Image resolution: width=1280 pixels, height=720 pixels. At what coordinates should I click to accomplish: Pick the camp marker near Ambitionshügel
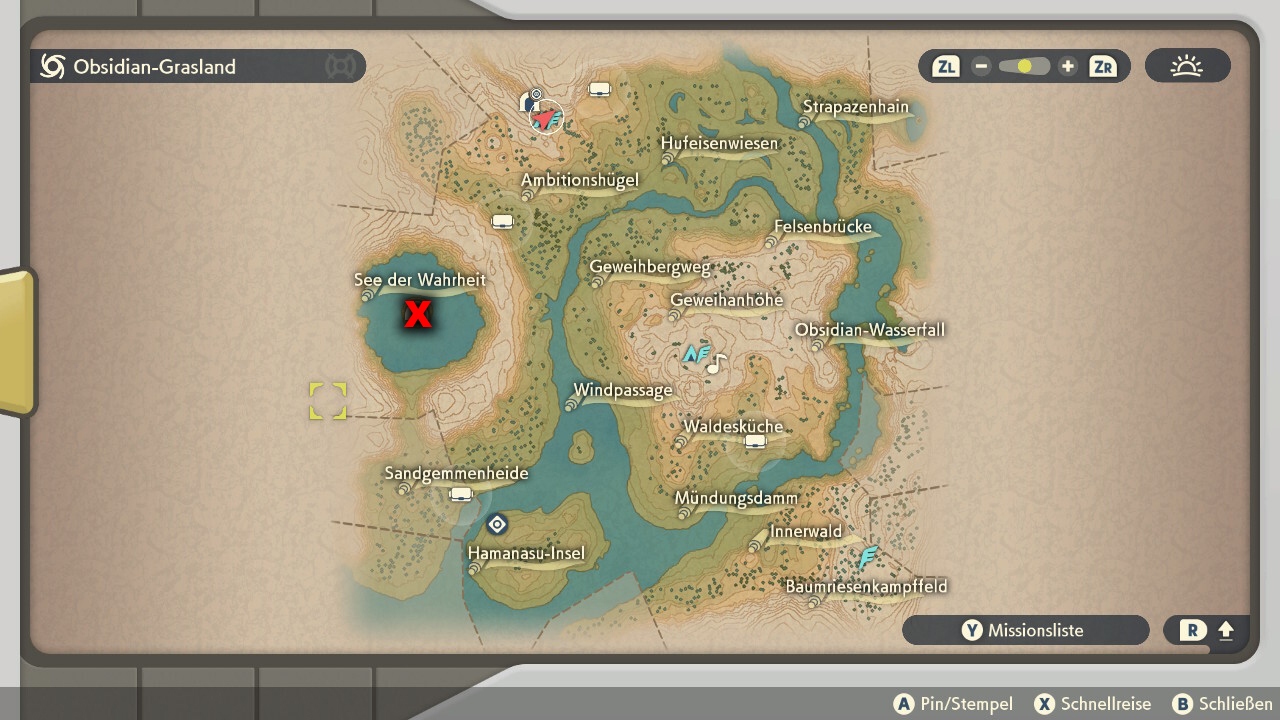(502, 221)
